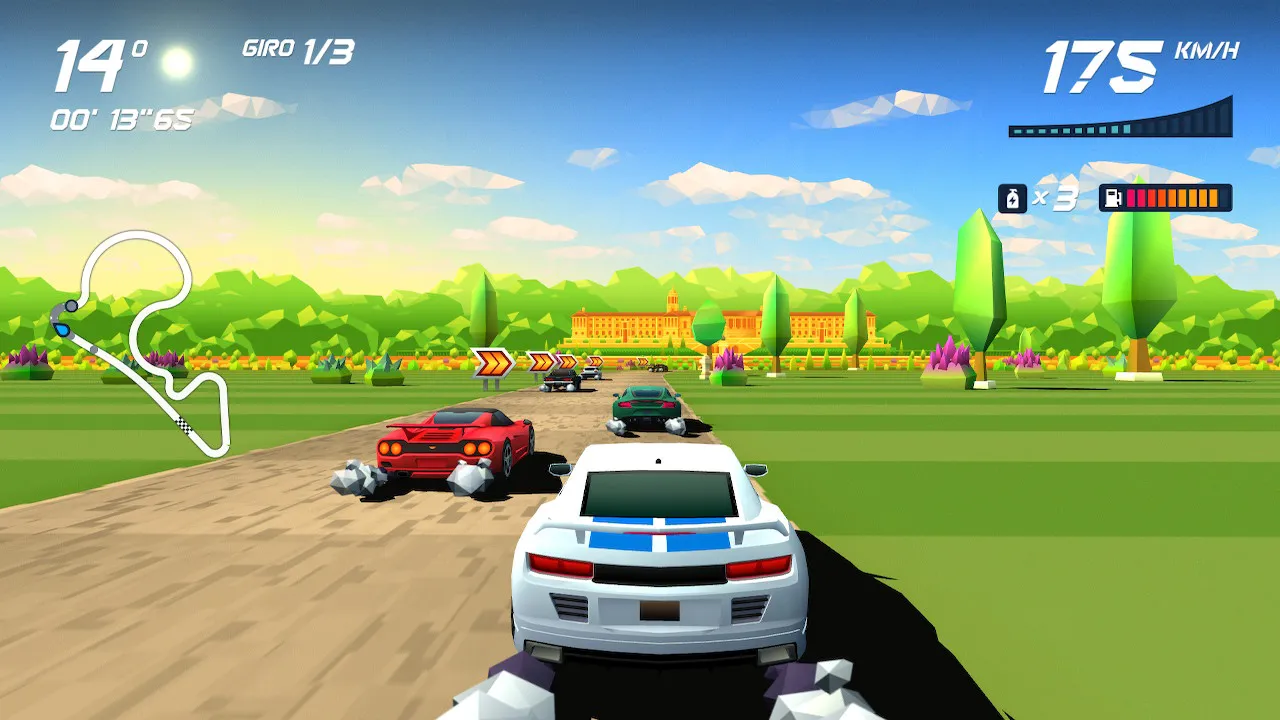Screen dimensions: 1280x720
Task: Click the race timer display
Action: [122, 117]
